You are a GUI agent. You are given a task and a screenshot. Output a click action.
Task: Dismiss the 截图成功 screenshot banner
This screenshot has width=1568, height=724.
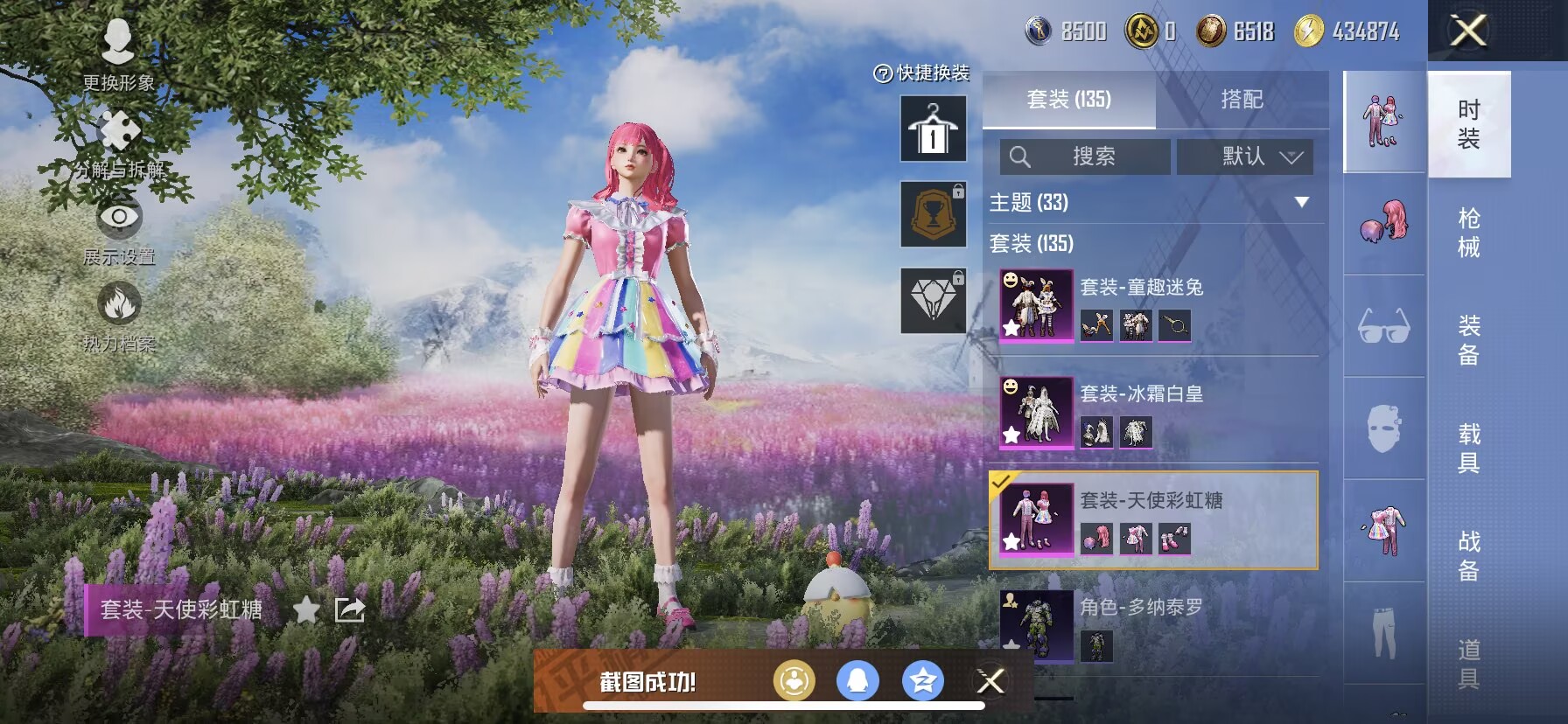tap(990, 681)
